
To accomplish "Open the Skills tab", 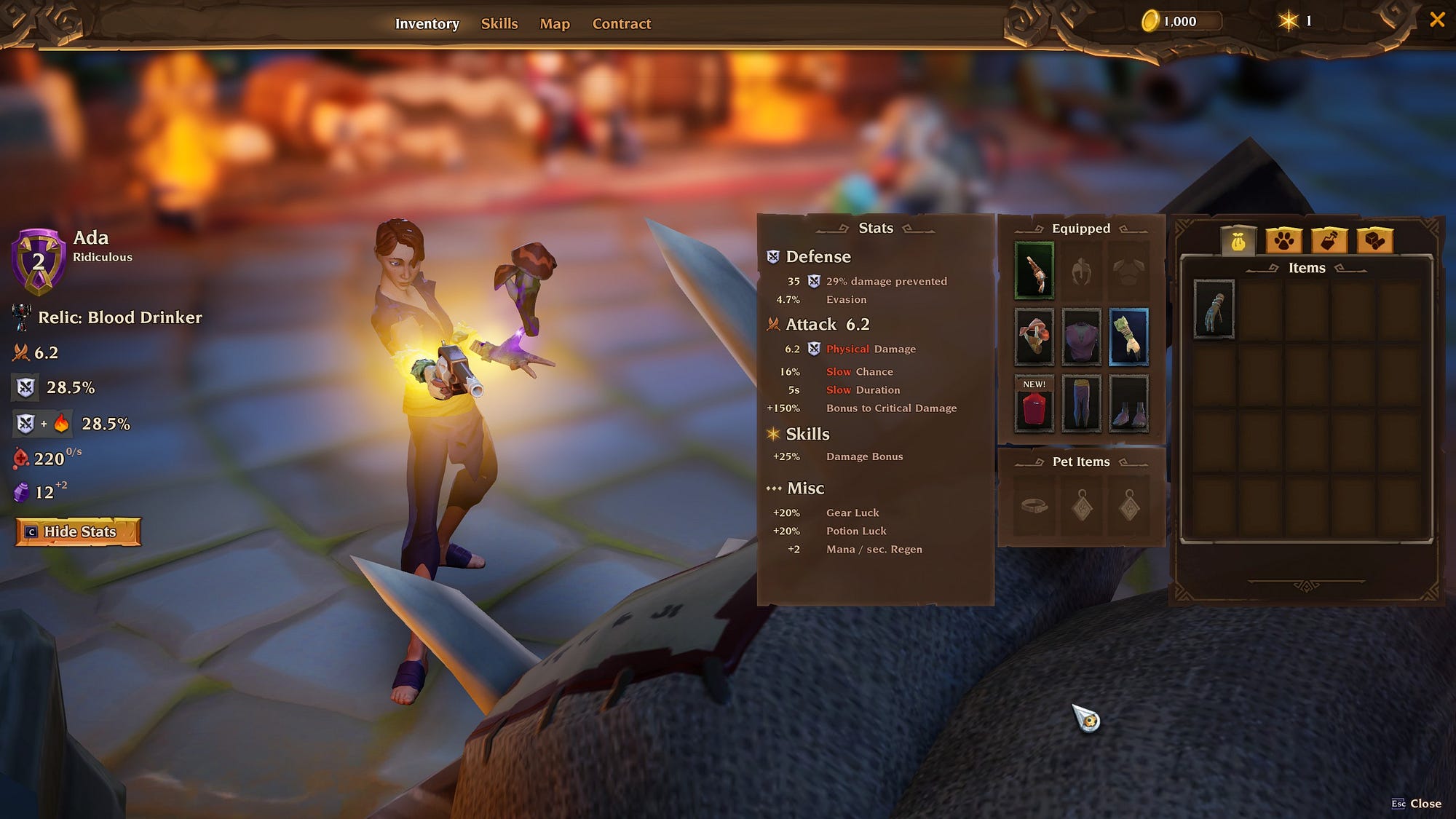I will point(499,23).
